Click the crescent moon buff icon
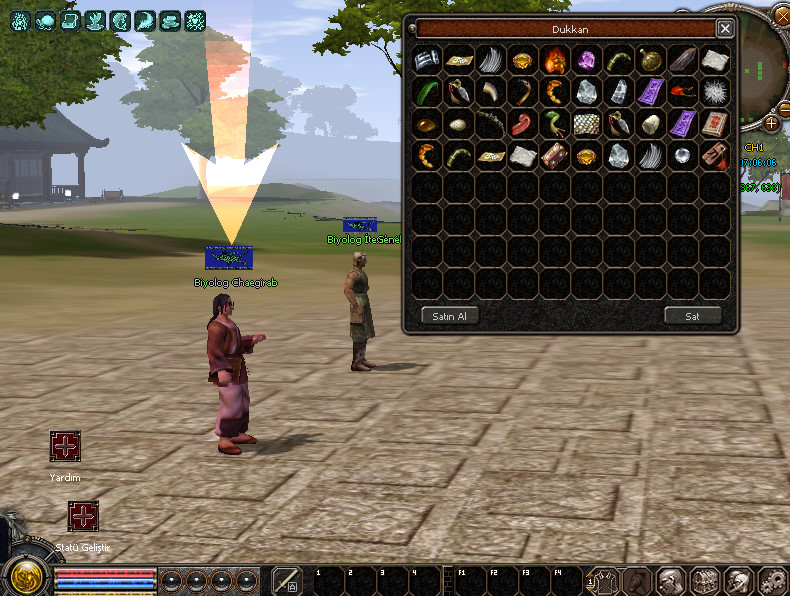790x596 pixels. pos(146,19)
